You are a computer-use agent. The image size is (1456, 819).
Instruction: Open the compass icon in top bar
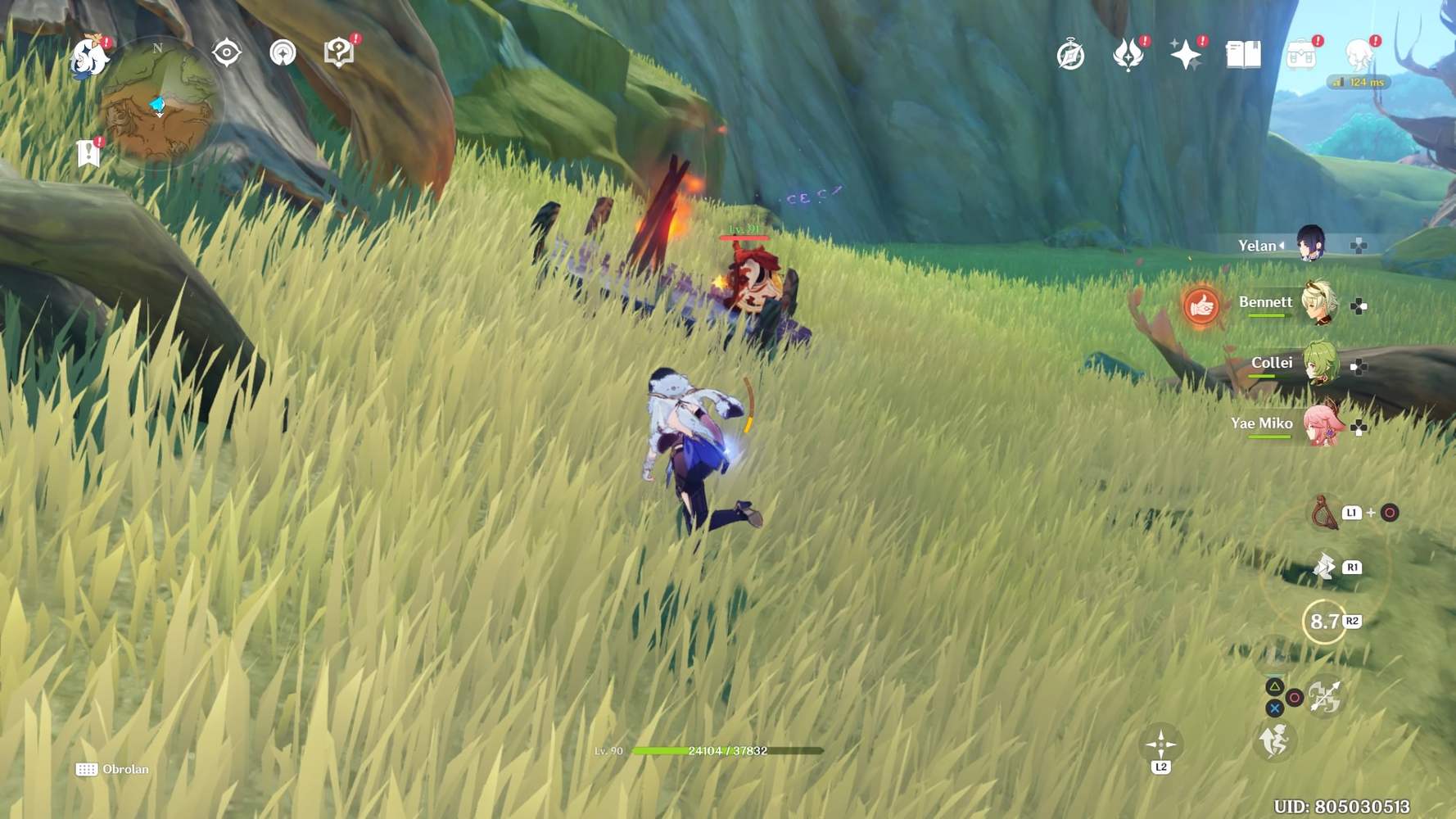[1070, 56]
